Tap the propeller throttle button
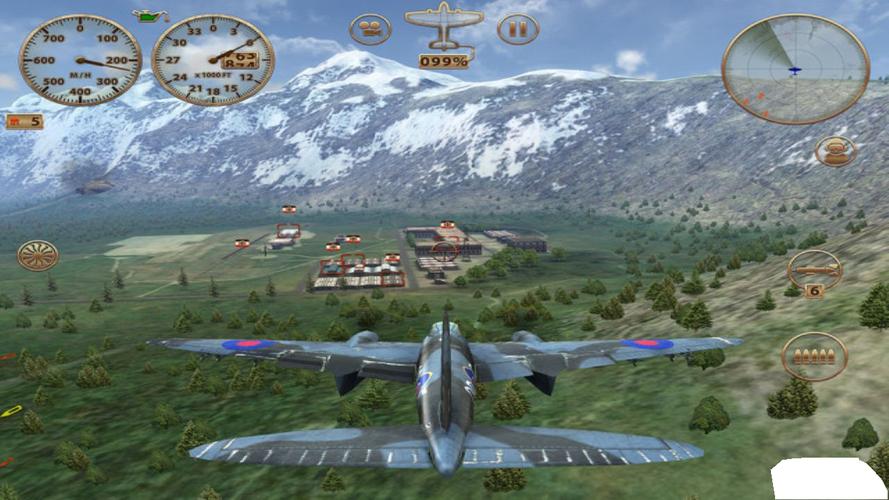This screenshot has width=889, height=500. 38,256
